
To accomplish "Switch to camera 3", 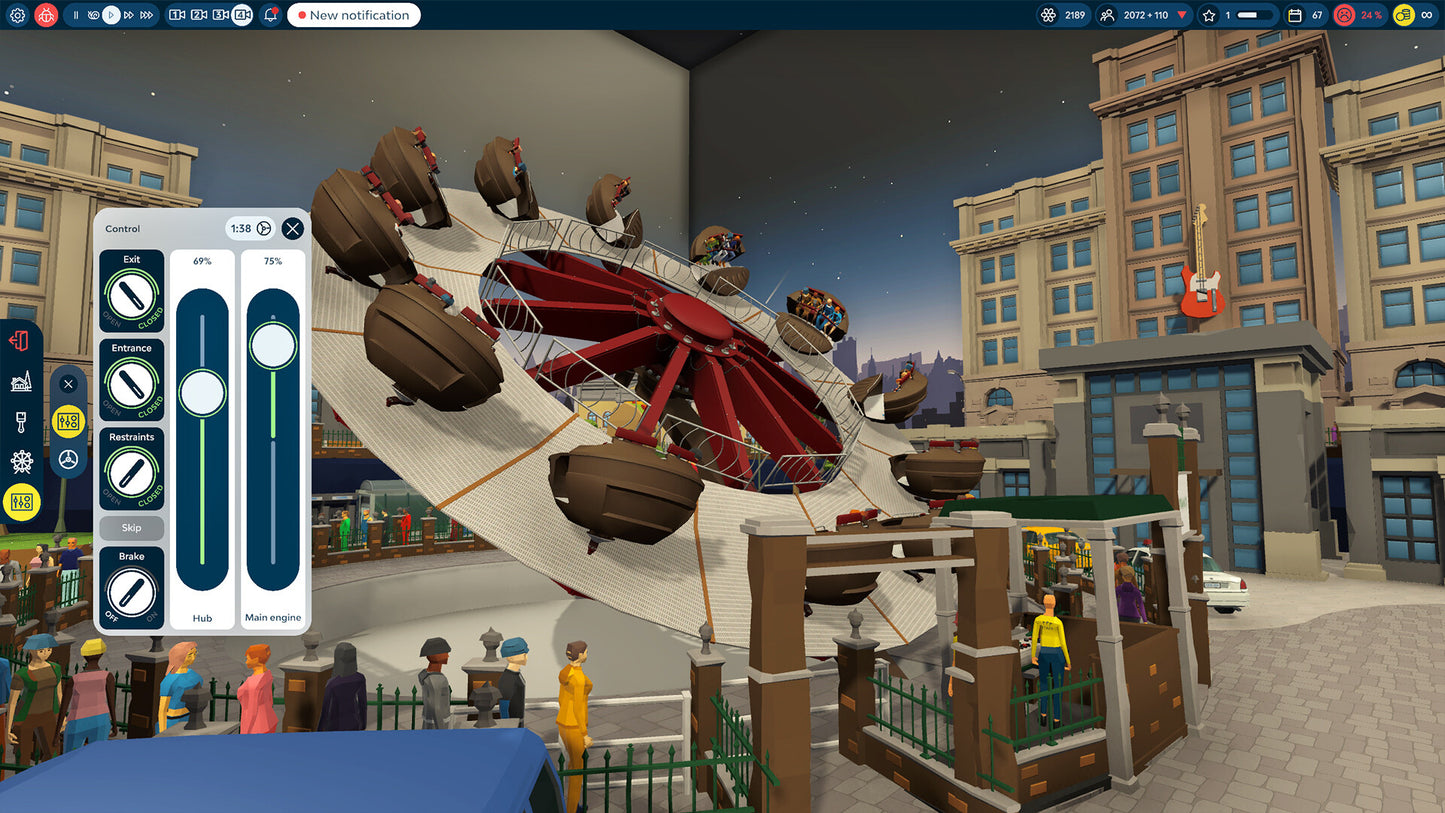I will [220, 15].
